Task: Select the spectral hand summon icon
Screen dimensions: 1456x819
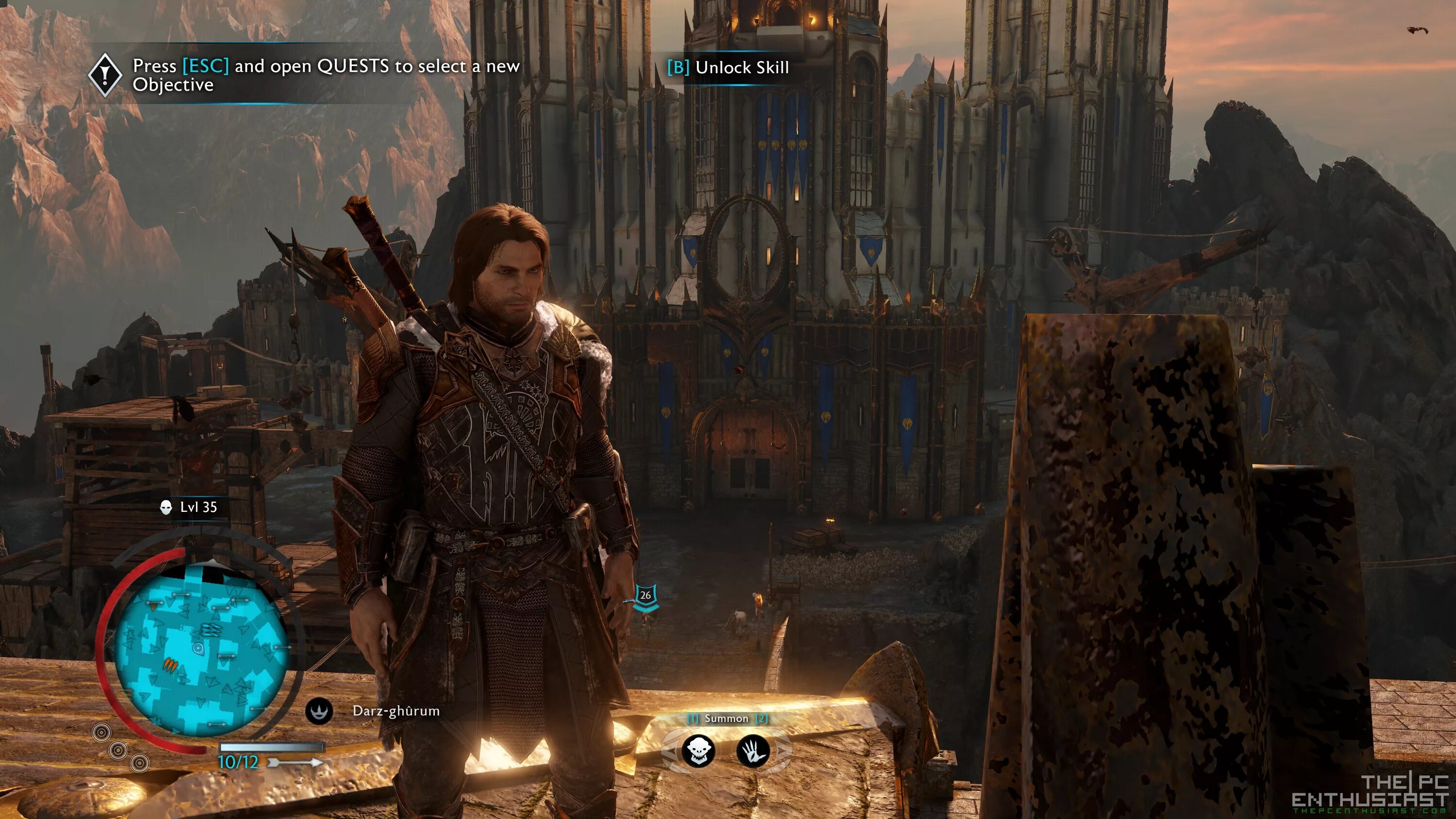Action: 753,751
